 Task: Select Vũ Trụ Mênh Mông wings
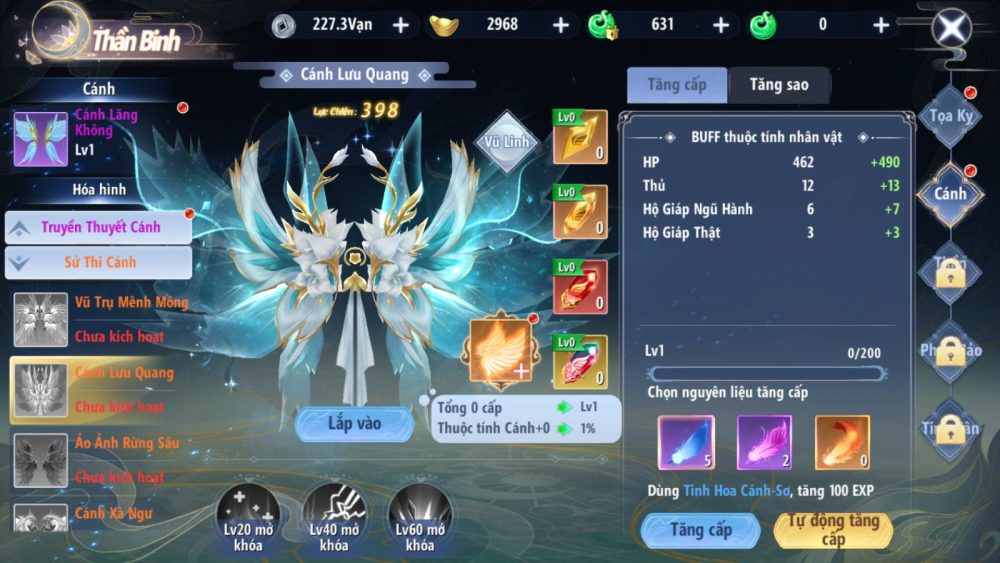100,319
